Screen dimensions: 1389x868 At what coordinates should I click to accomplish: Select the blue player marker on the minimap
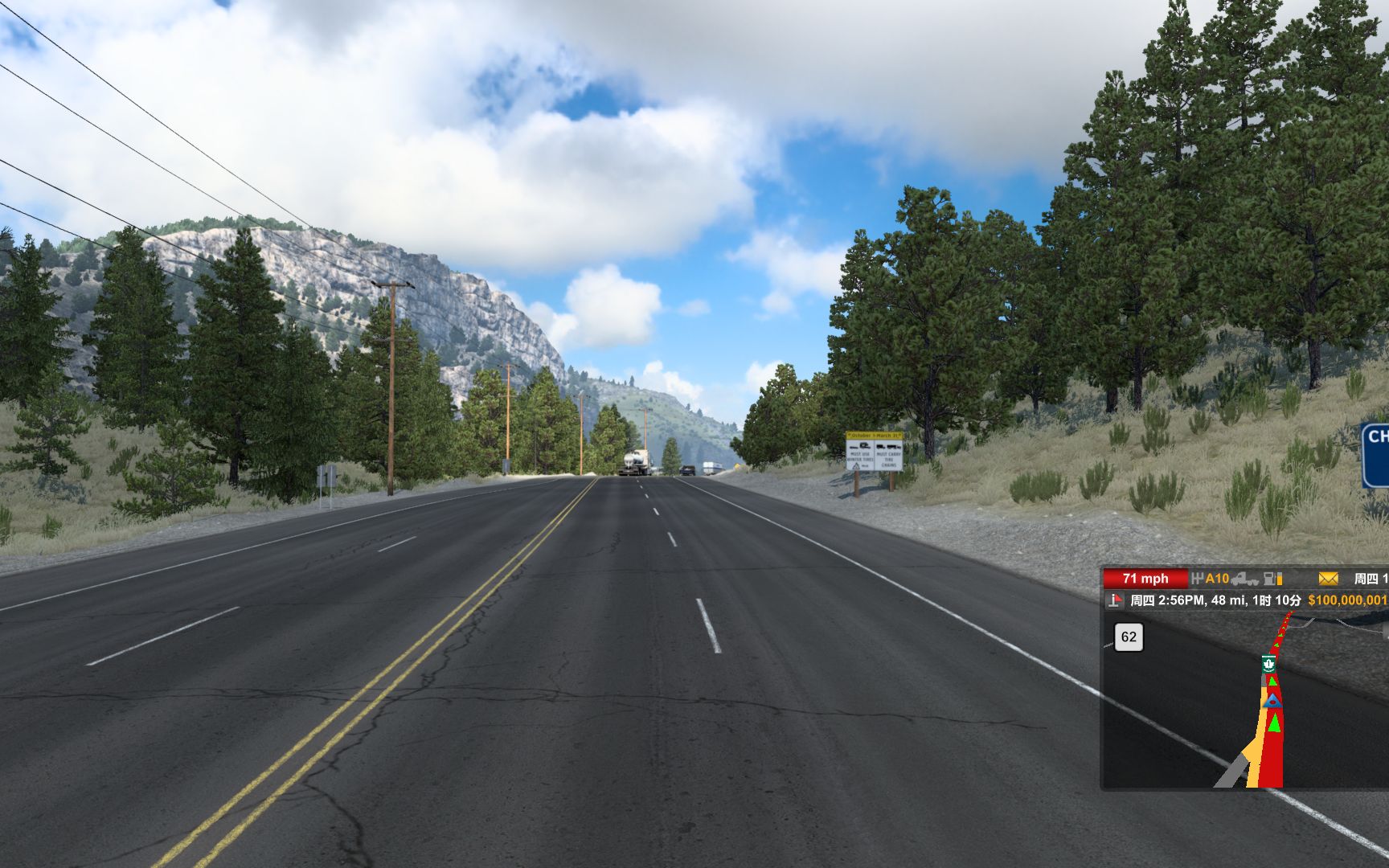click(1272, 701)
